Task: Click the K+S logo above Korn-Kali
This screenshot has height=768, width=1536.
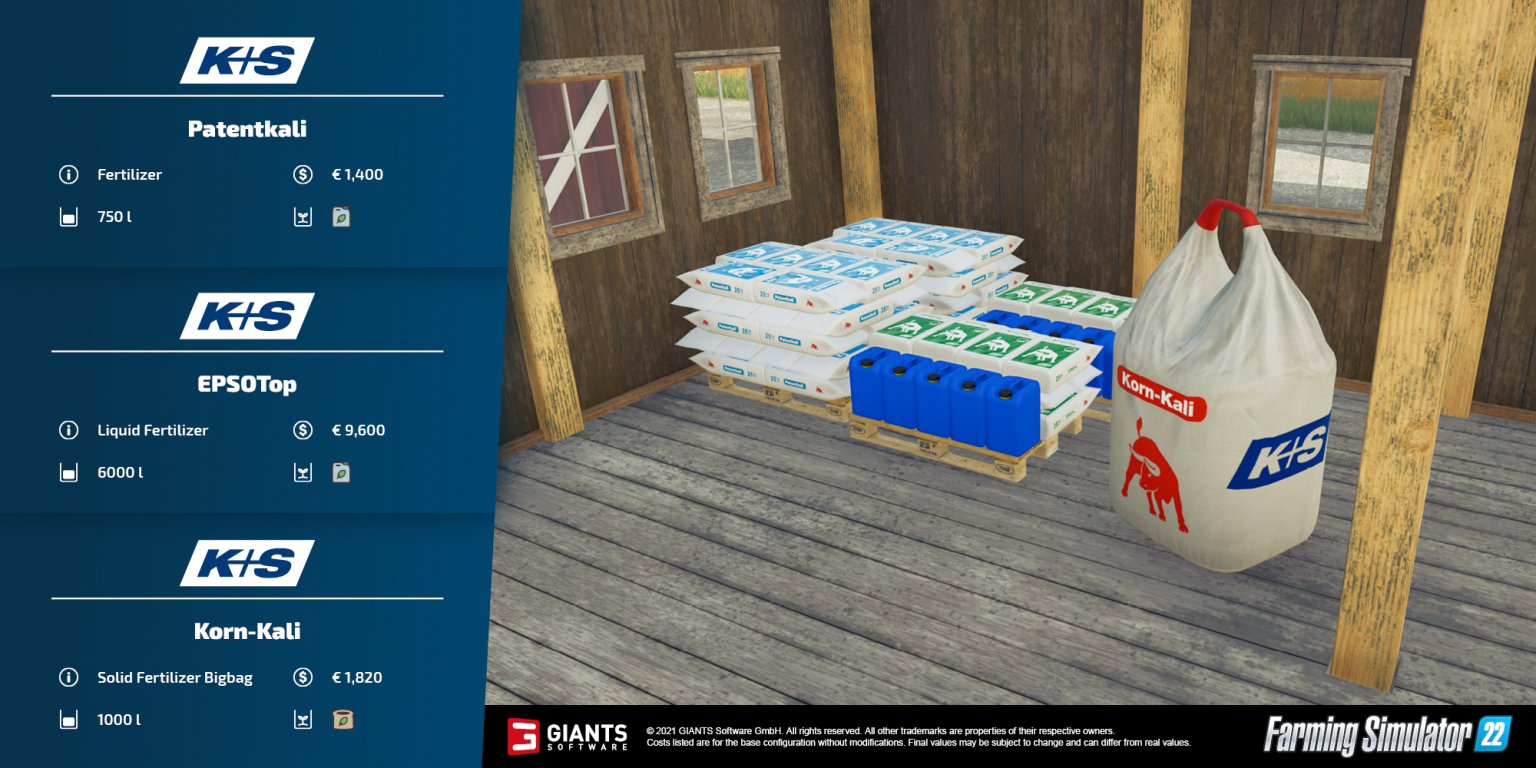Action: point(246,563)
